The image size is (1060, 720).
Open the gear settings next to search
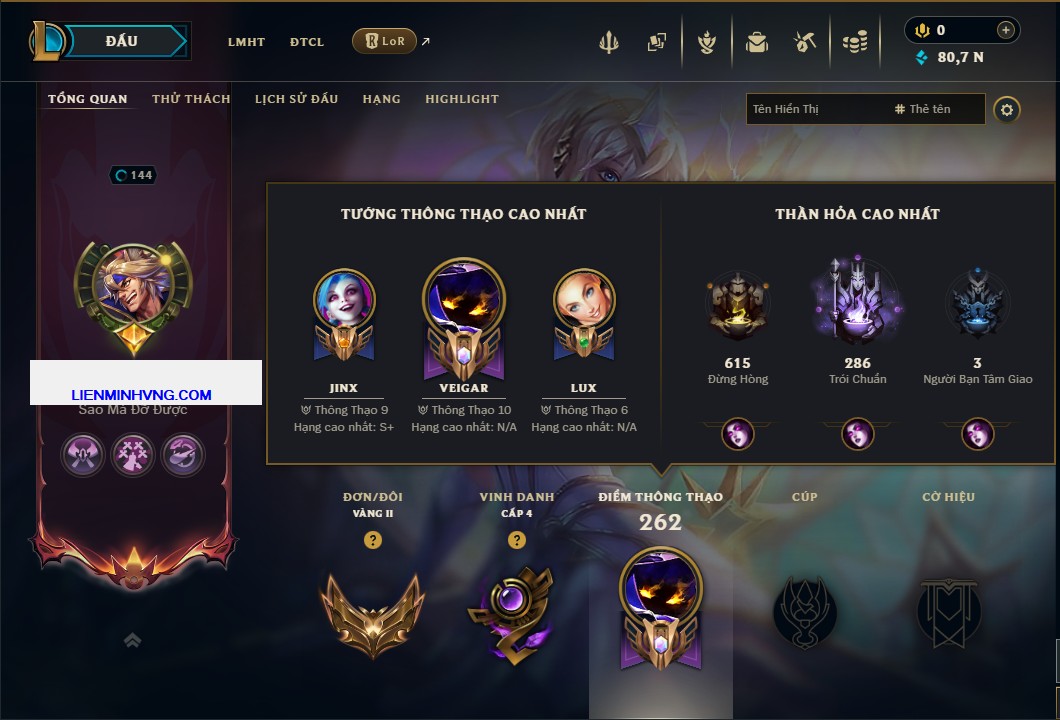(1007, 109)
